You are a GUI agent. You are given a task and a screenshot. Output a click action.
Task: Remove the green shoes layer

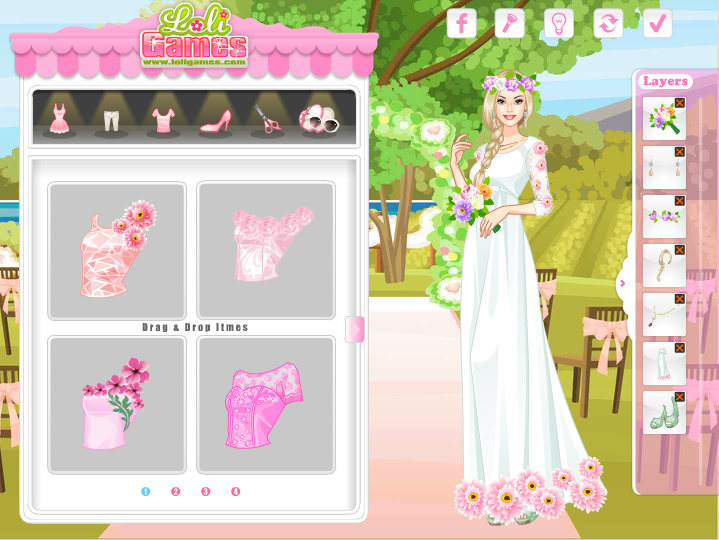[680, 397]
